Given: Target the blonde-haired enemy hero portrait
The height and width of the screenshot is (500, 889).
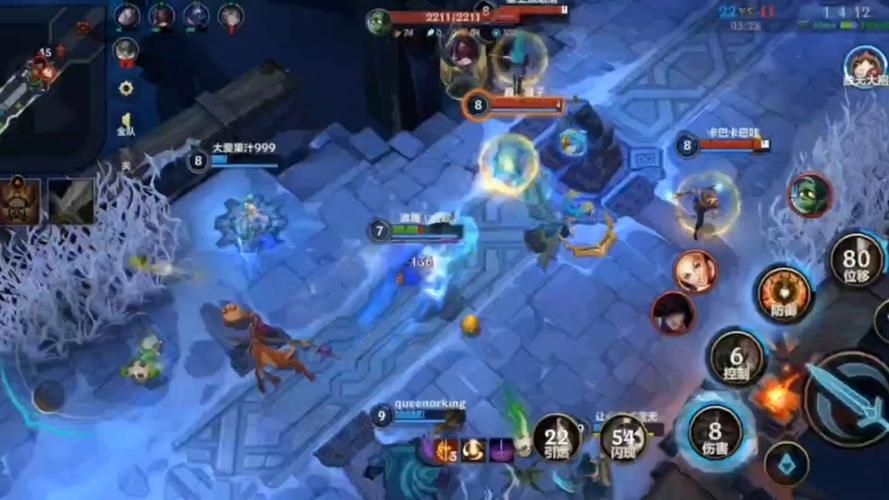Looking at the screenshot, I should click(x=695, y=271).
